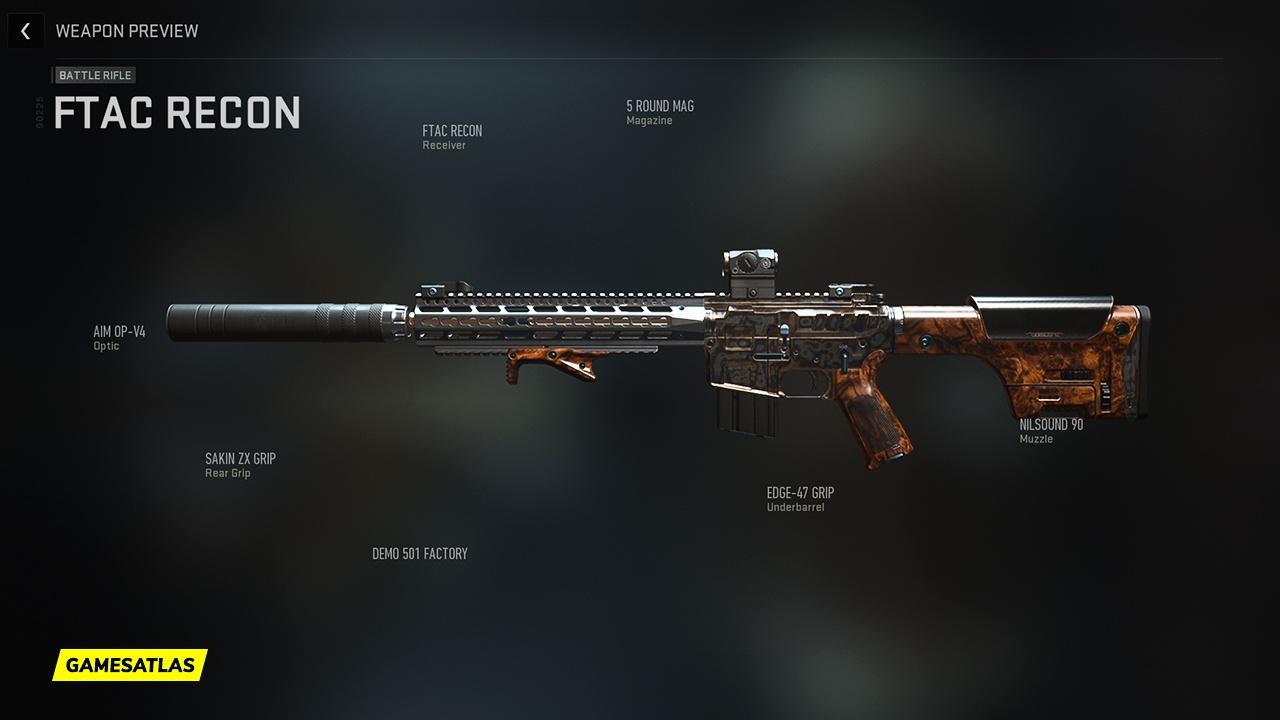Go back using the arrow button
The height and width of the screenshot is (720, 1280).
click(x=25, y=31)
